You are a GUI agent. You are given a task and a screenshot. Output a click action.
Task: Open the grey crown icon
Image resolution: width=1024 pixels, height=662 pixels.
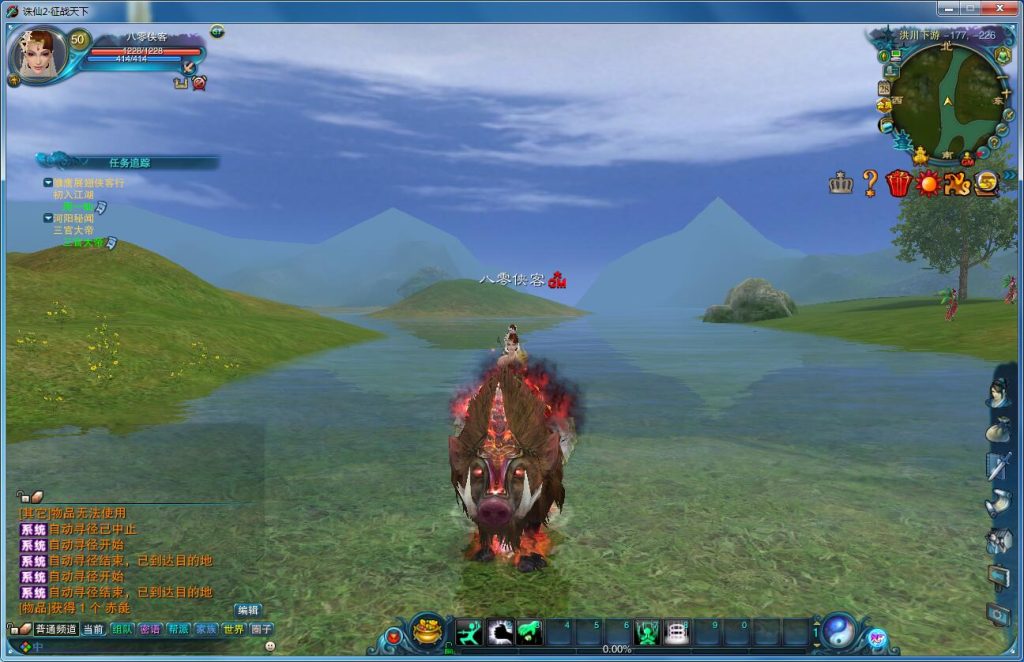point(840,183)
